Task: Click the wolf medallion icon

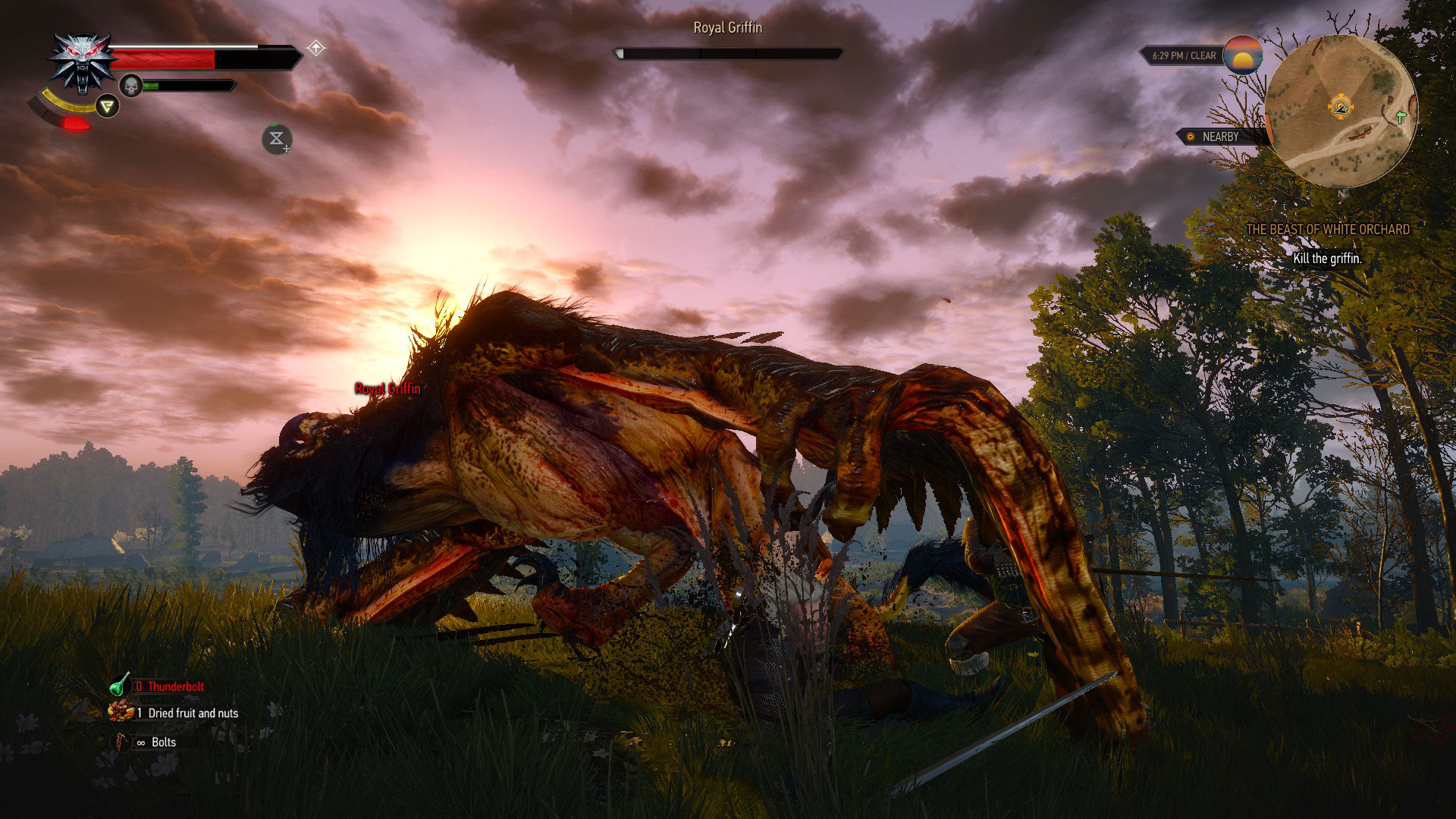Action: (x=81, y=57)
